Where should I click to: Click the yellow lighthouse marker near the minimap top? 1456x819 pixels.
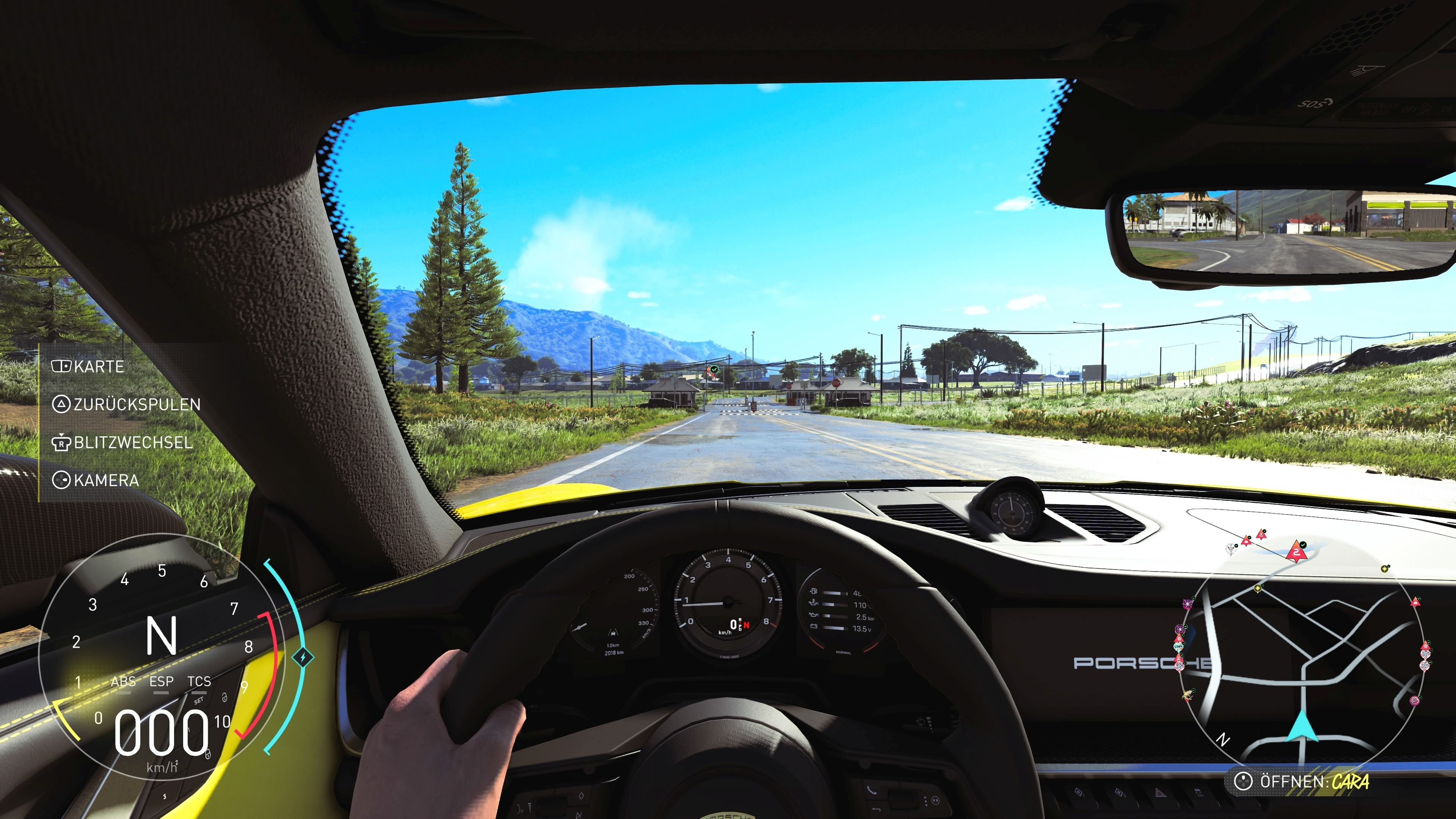click(1384, 570)
